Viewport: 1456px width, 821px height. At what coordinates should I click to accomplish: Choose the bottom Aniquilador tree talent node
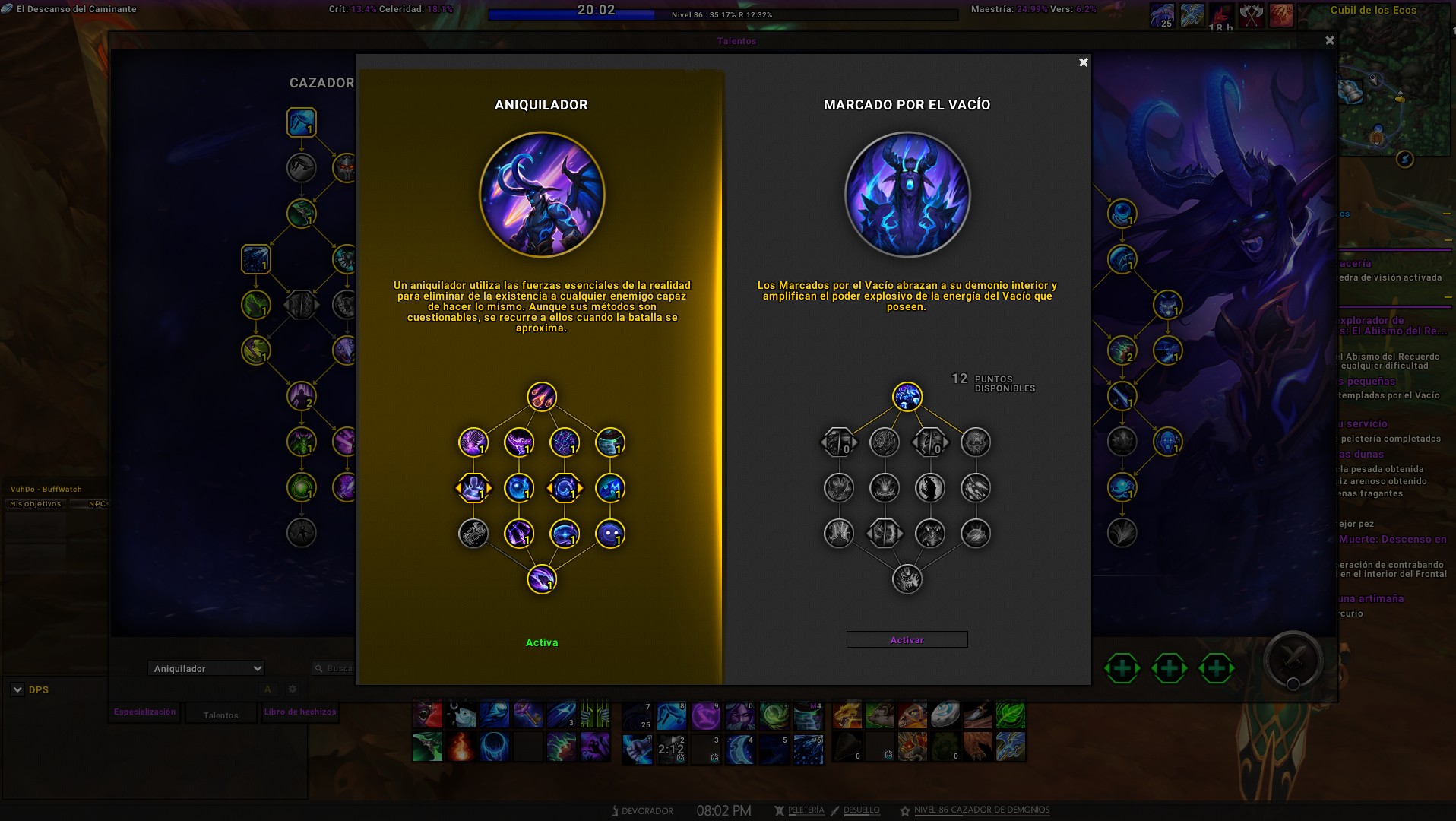[542, 579]
